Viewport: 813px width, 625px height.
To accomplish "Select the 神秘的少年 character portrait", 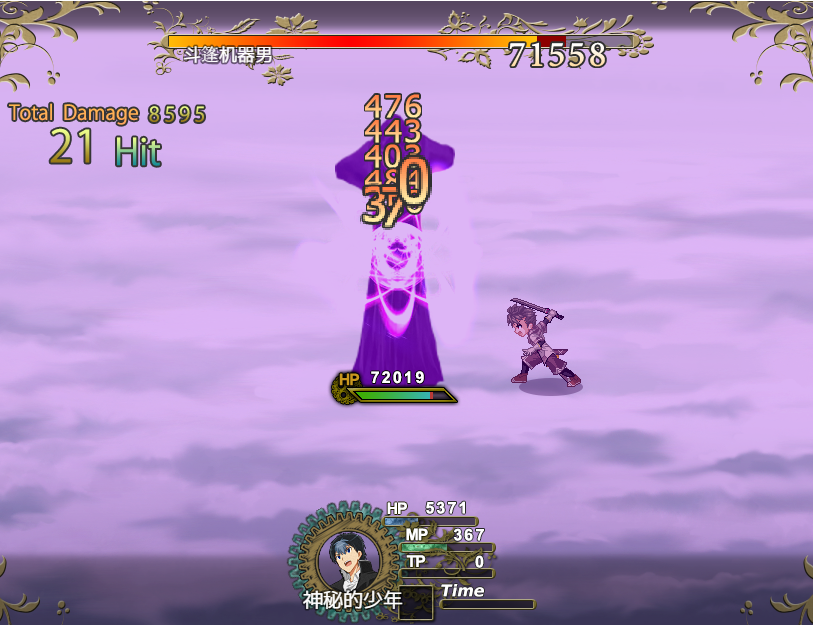I will (x=346, y=558).
